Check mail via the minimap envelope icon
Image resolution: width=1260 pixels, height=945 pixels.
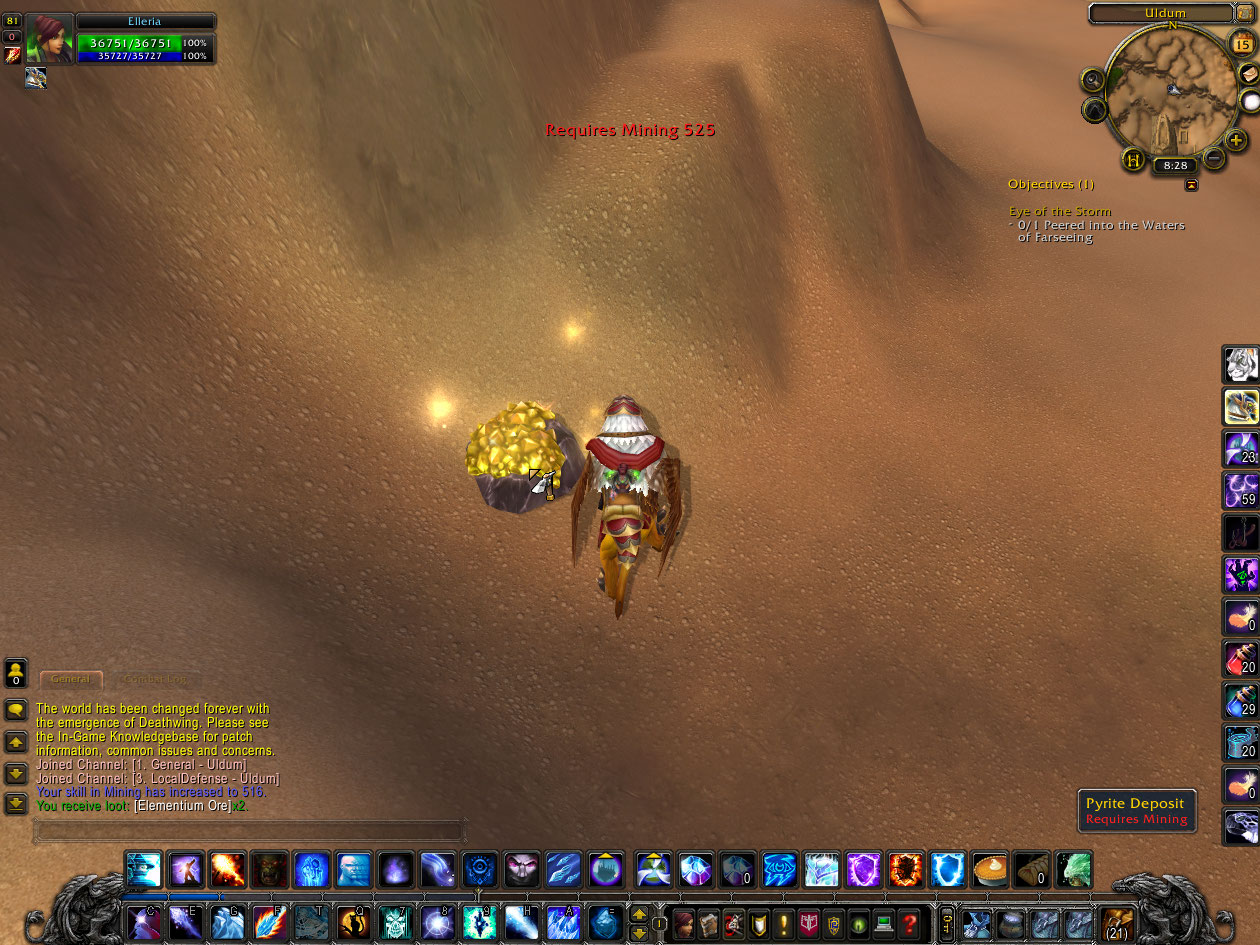coord(1249,74)
